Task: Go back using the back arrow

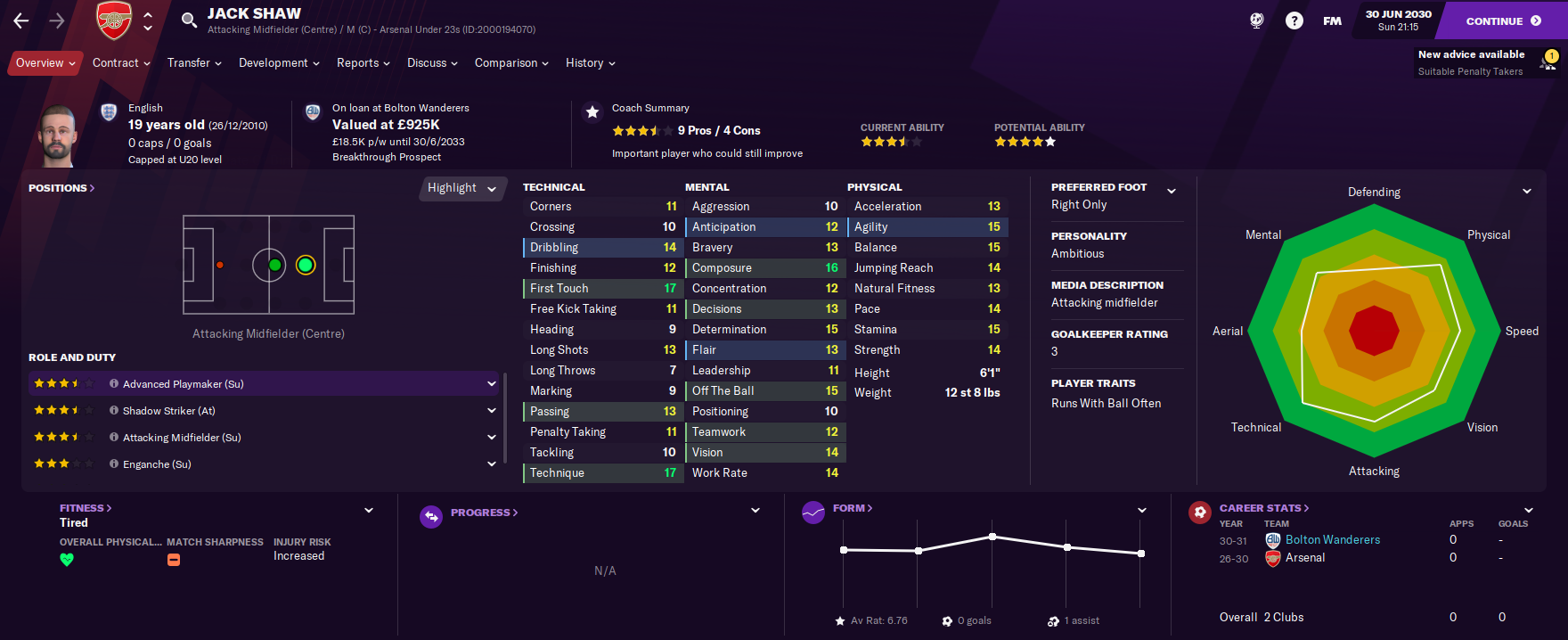Action: point(21,21)
